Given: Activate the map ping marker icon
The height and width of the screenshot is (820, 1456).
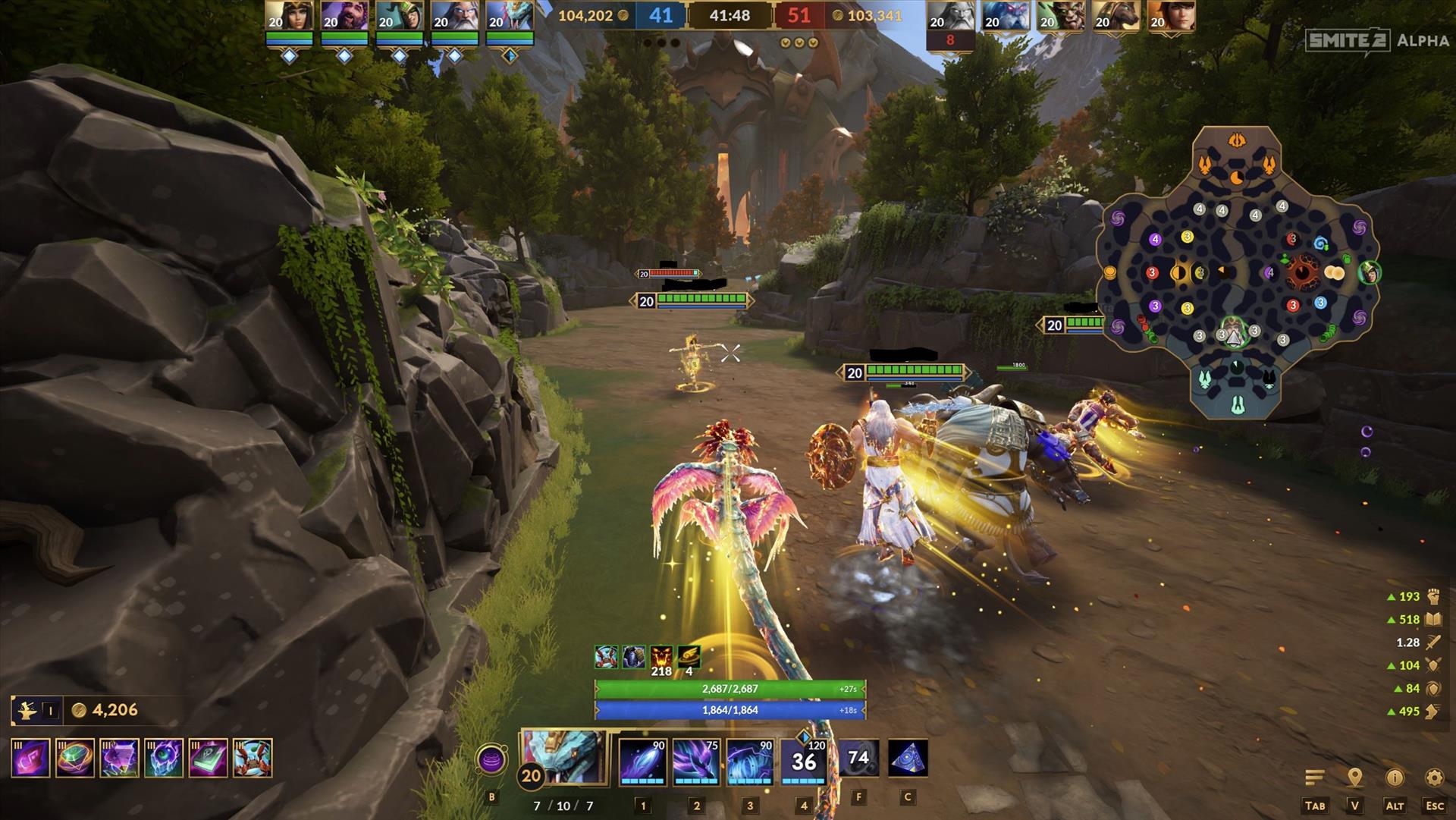Looking at the screenshot, I should 1354,778.
